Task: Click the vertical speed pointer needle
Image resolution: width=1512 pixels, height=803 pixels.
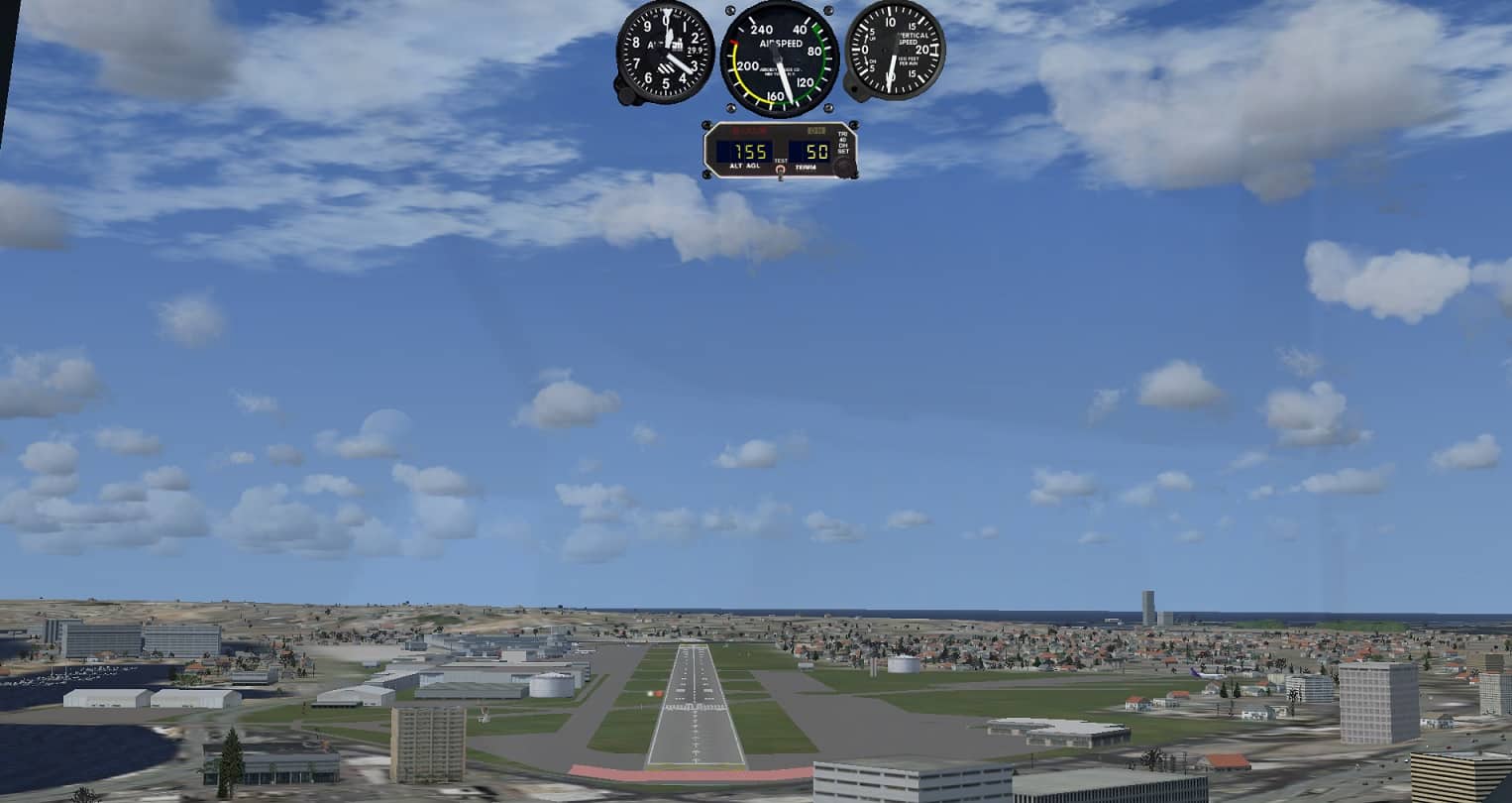Action: [x=891, y=69]
